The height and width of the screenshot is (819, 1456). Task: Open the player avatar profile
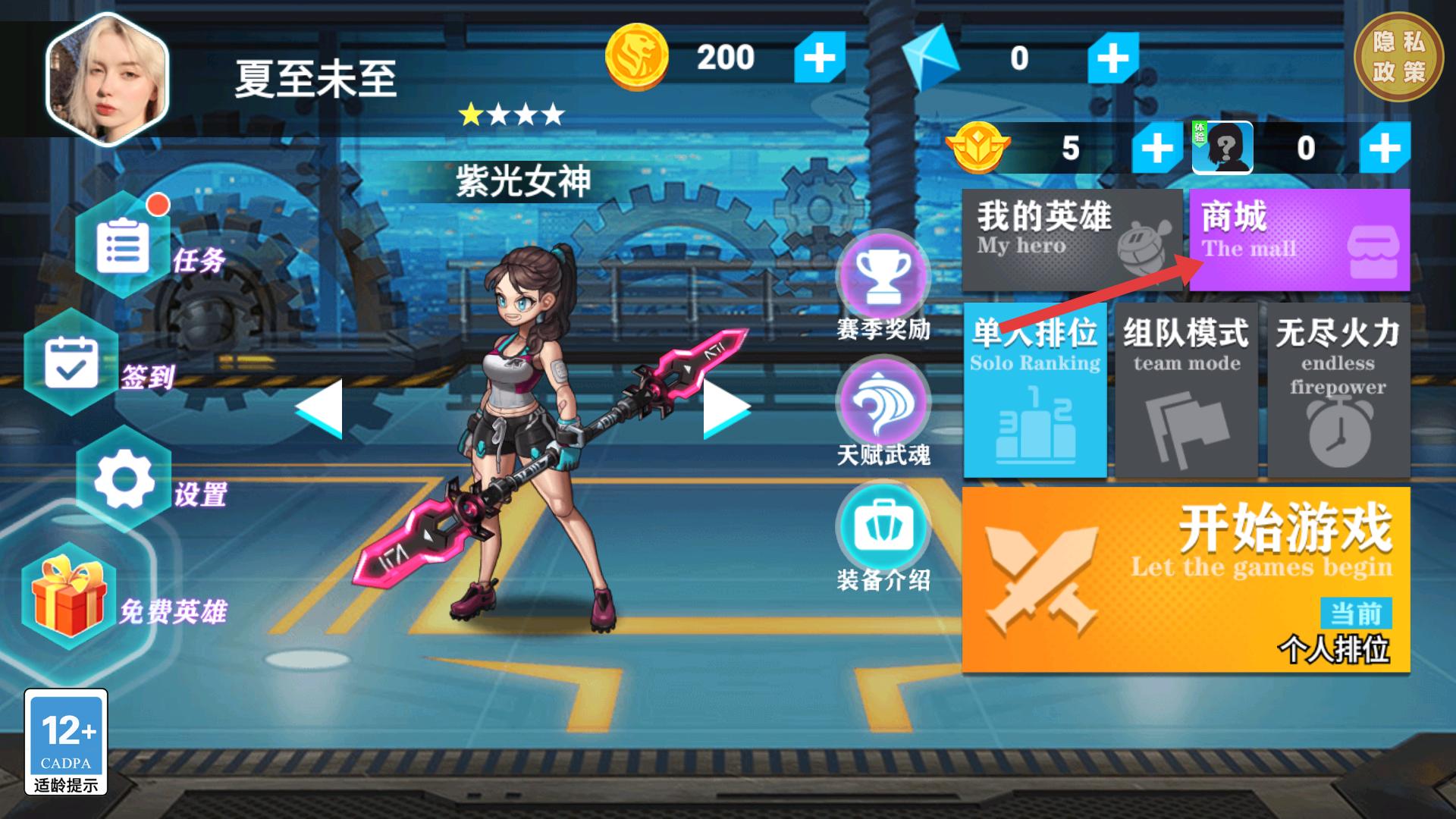[x=107, y=78]
